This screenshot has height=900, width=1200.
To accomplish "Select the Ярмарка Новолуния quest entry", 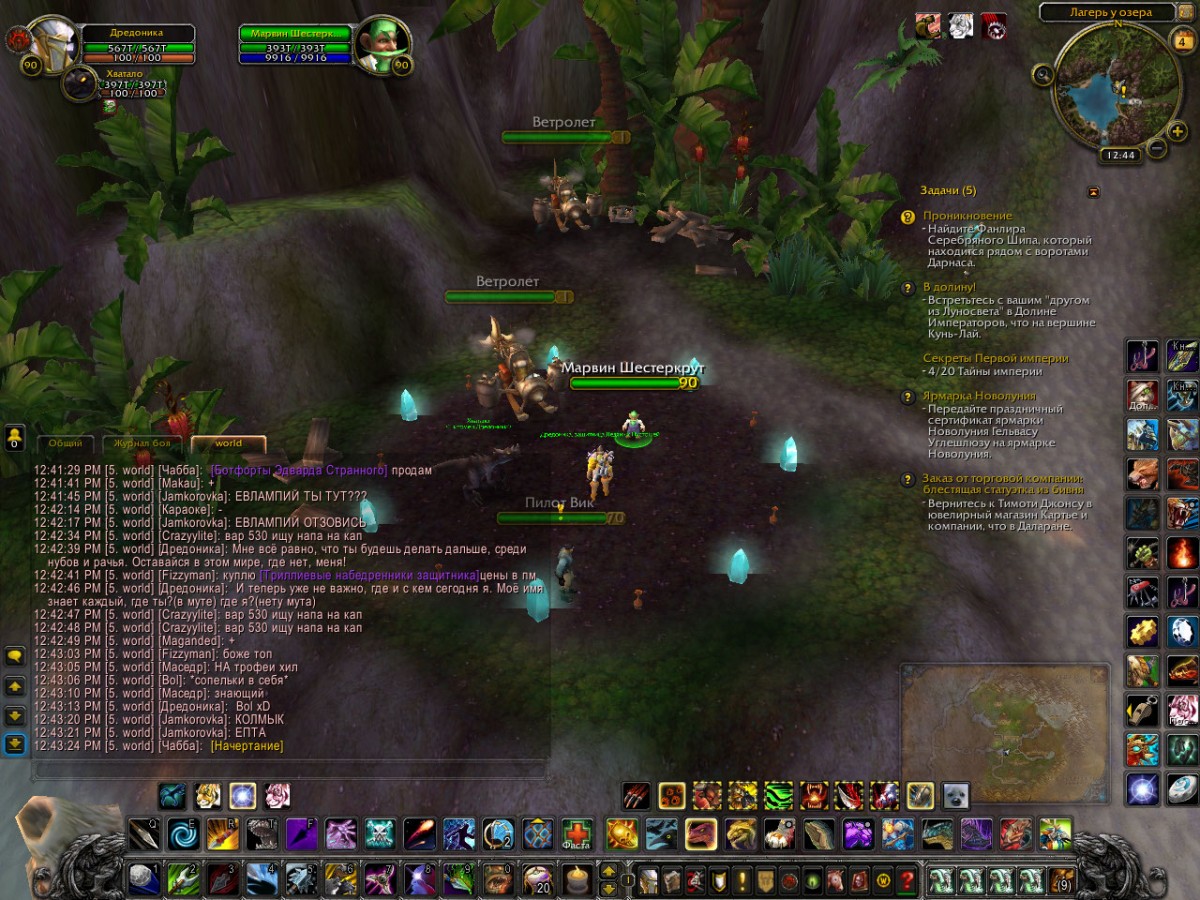I will [964, 396].
